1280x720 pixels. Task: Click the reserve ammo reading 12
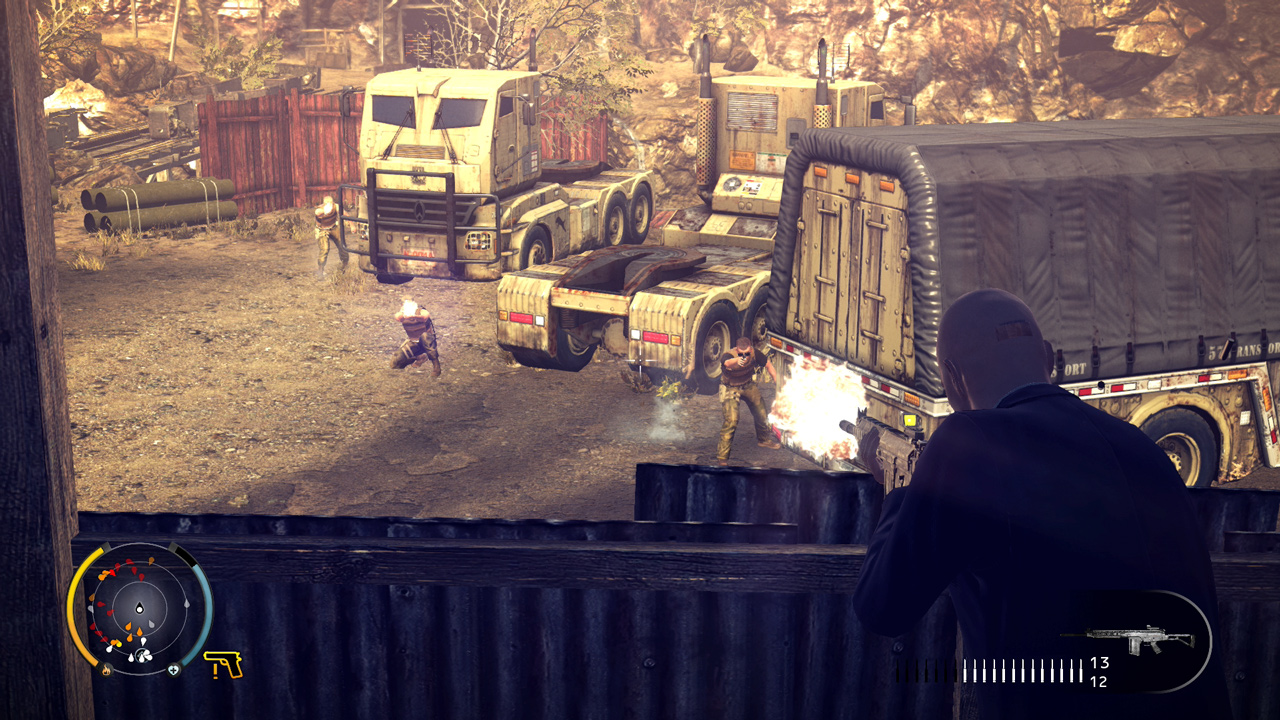[x=1099, y=682]
